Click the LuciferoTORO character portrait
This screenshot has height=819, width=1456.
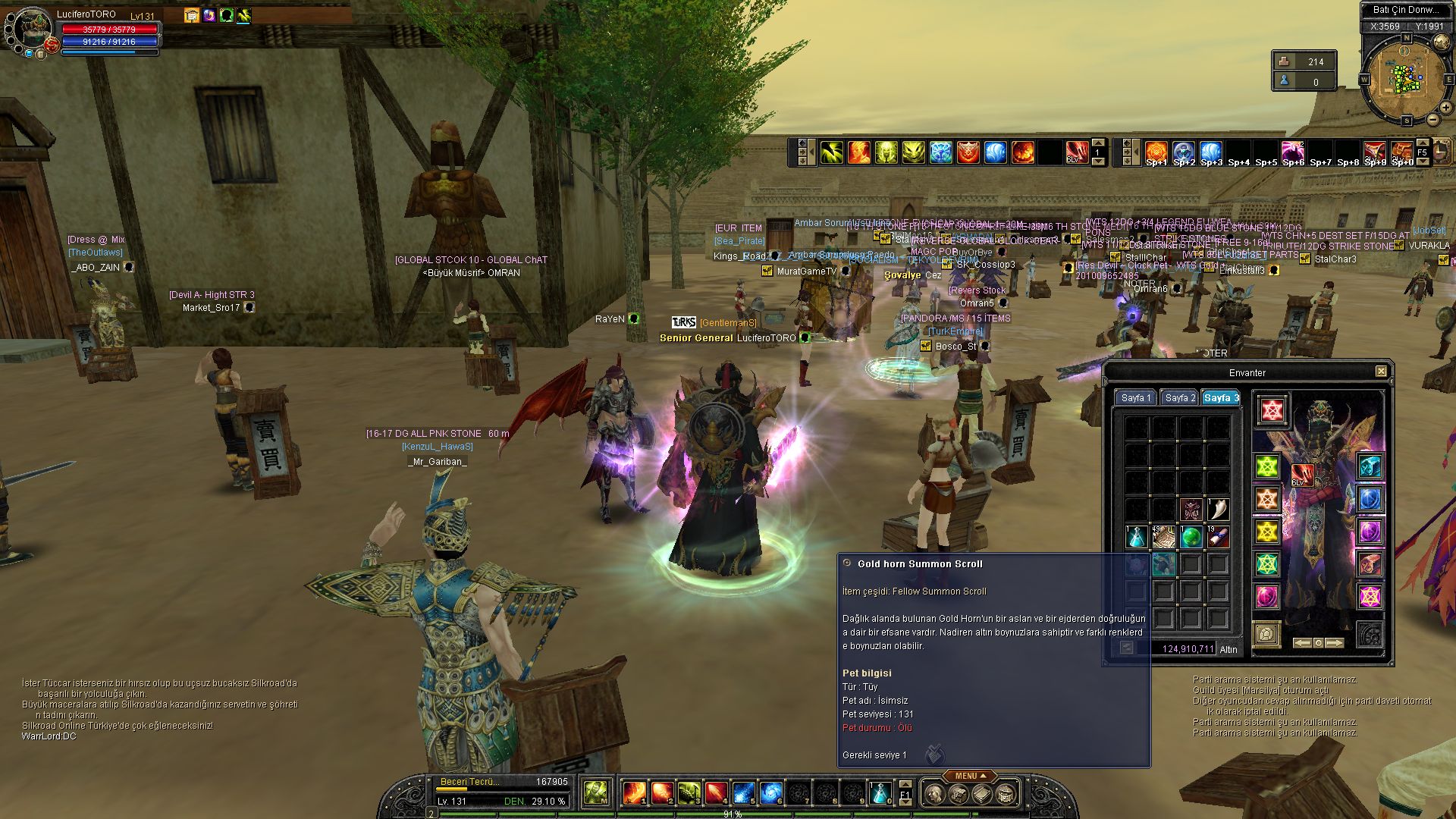(x=30, y=29)
